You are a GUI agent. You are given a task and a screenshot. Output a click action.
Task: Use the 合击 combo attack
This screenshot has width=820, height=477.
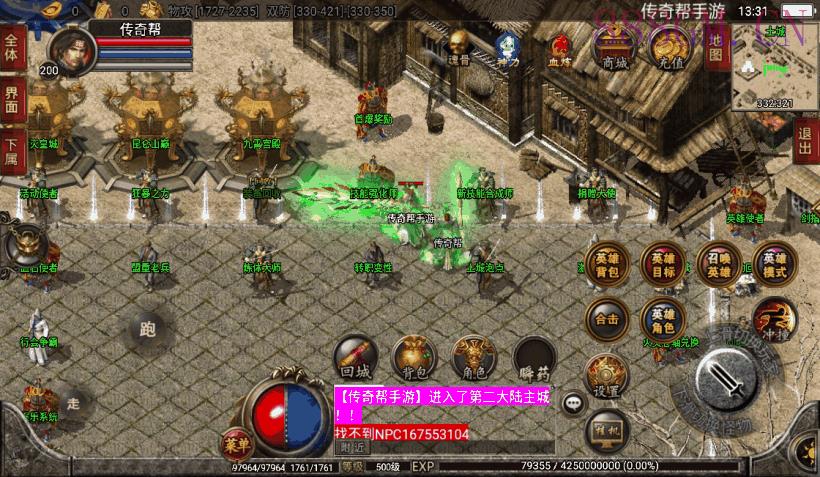[x=607, y=318]
